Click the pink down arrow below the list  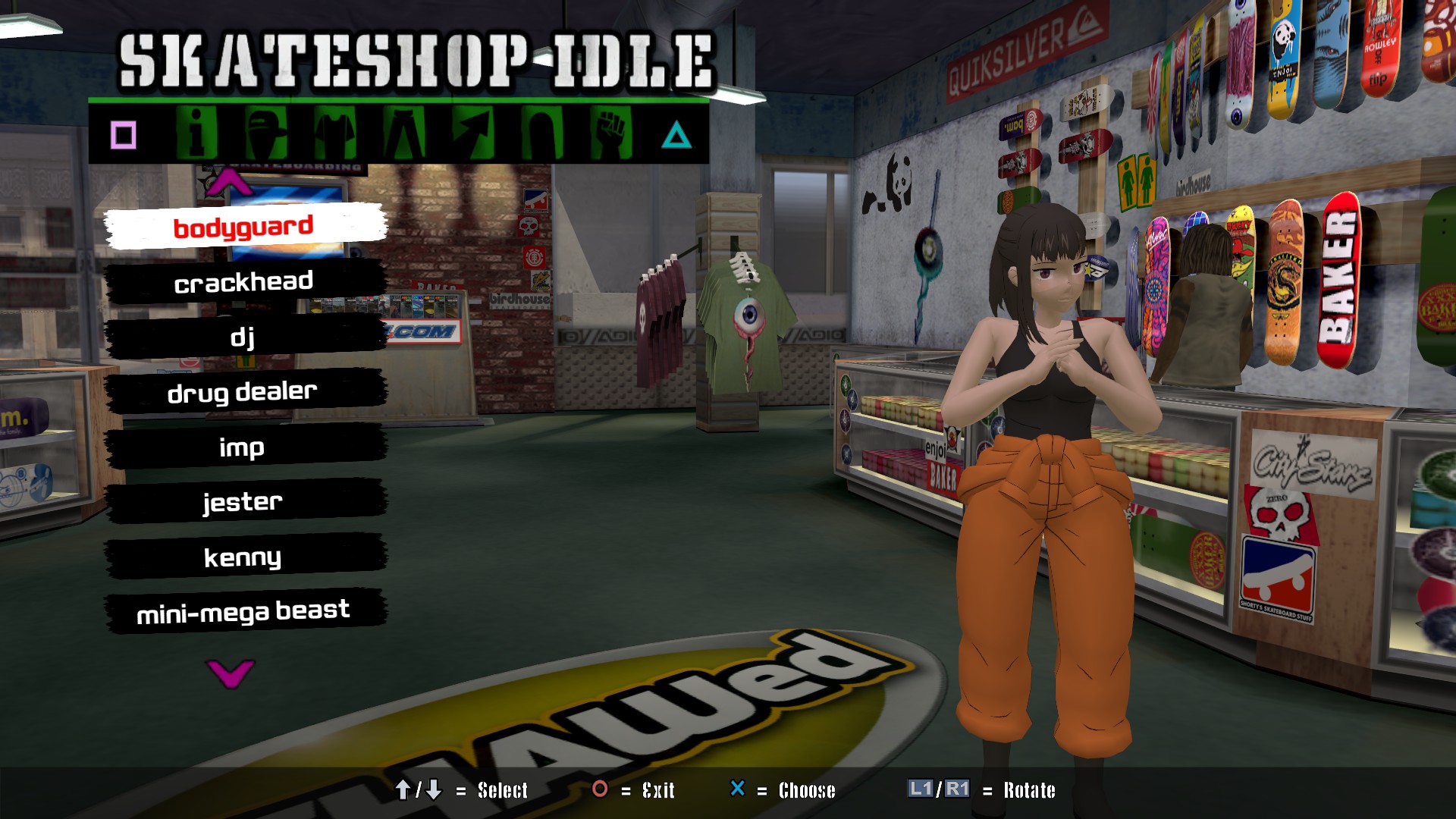pyautogui.click(x=230, y=673)
